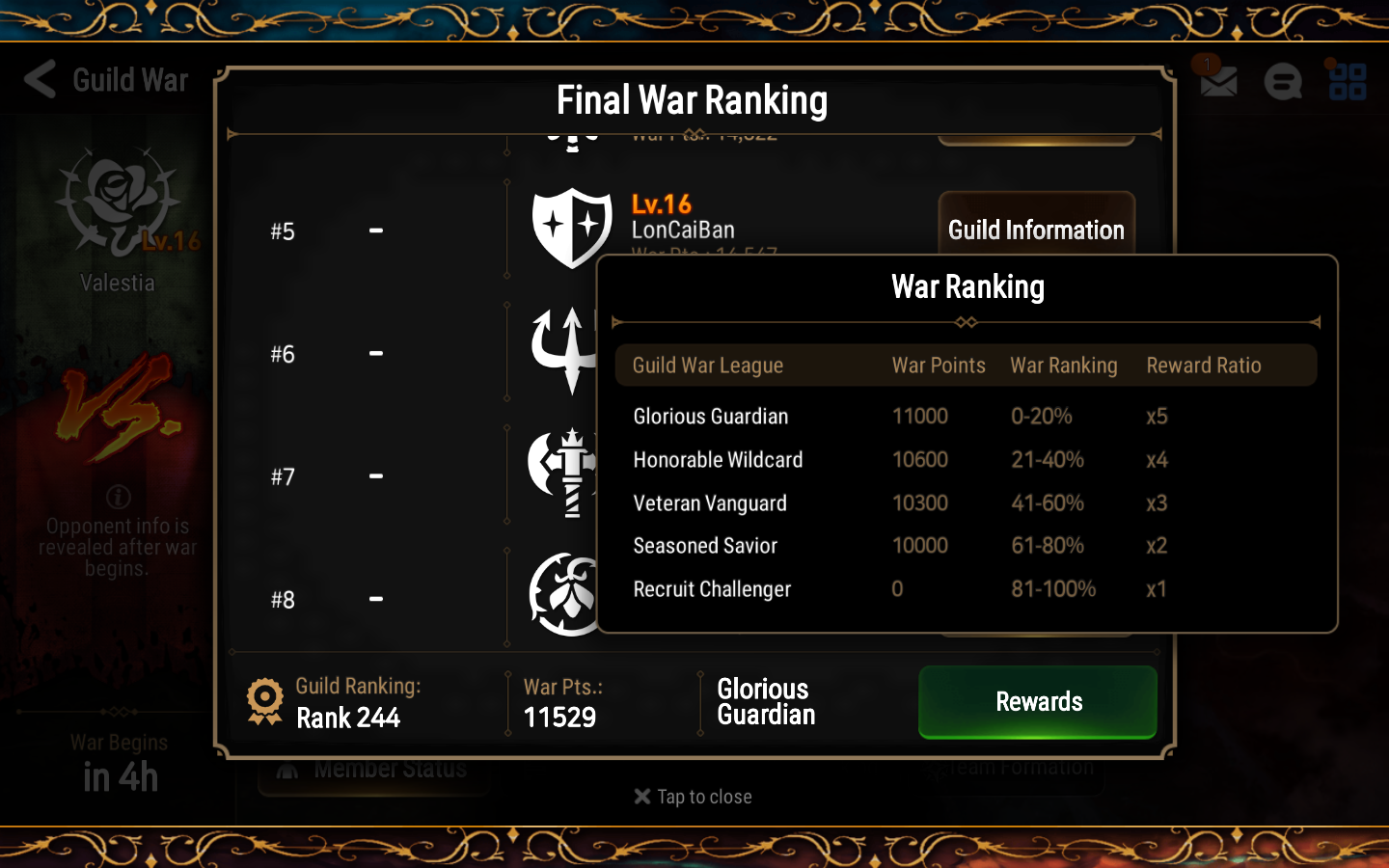
Task: Tap to close the War Ranking popup
Action: [x=693, y=797]
